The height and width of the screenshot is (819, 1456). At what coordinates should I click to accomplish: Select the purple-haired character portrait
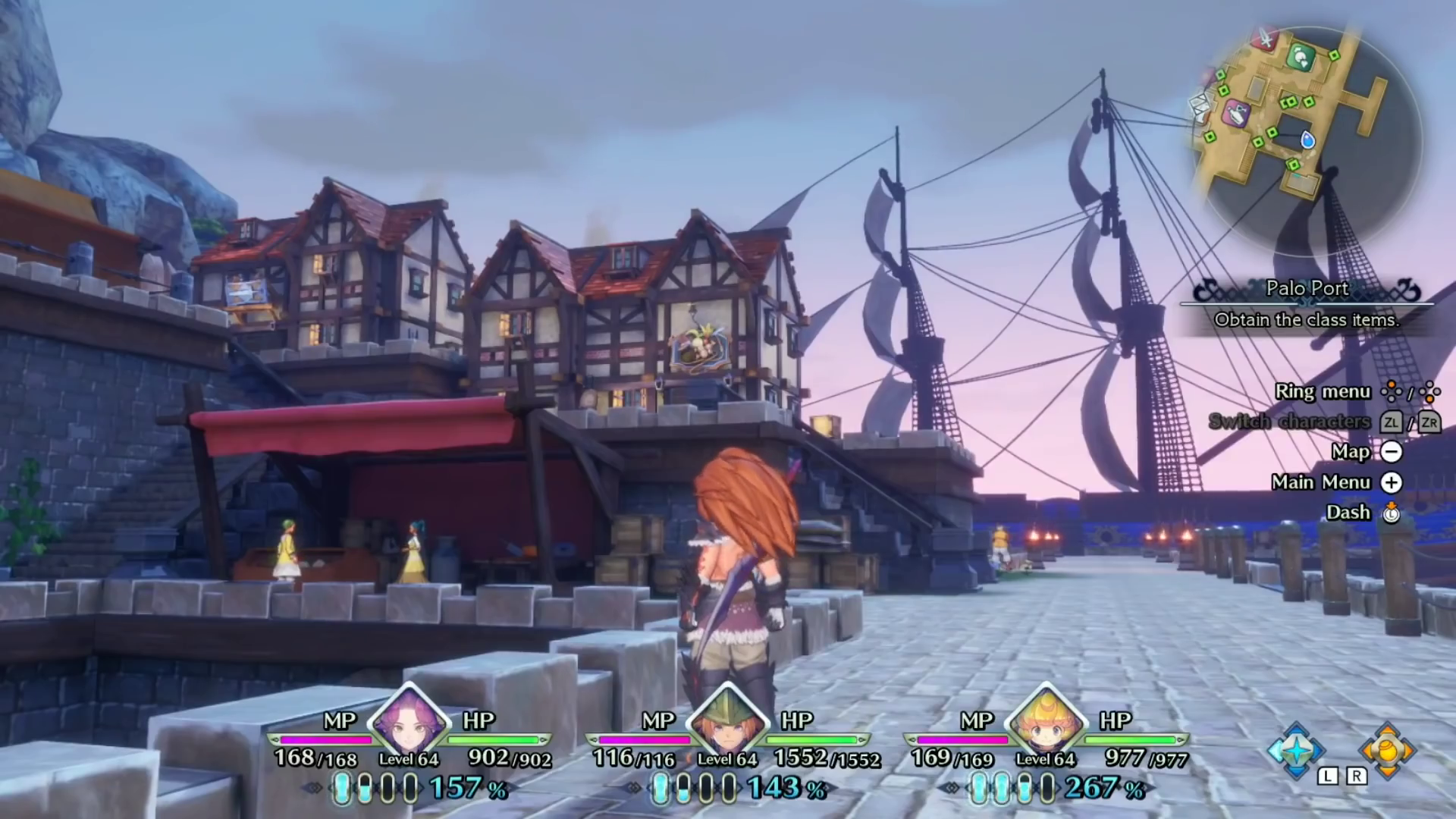click(409, 721)
